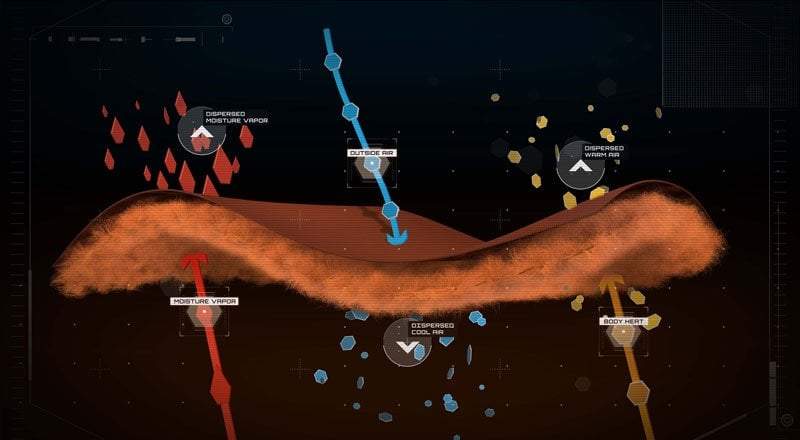
Task: Choose the Moisture Vapor hexagon marker
Action: tap(204, 313)
